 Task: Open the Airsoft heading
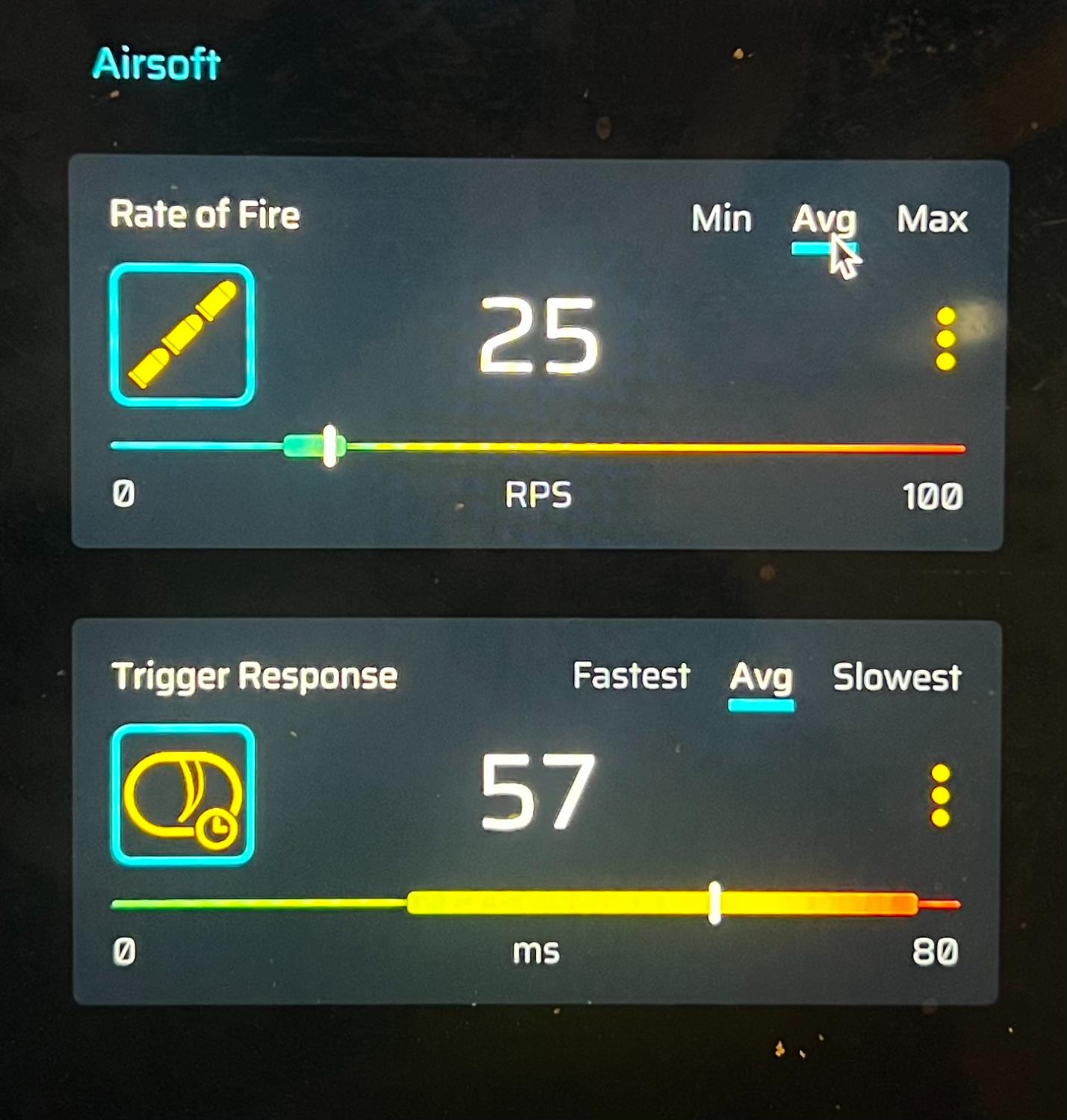click(x=156, y=64)
